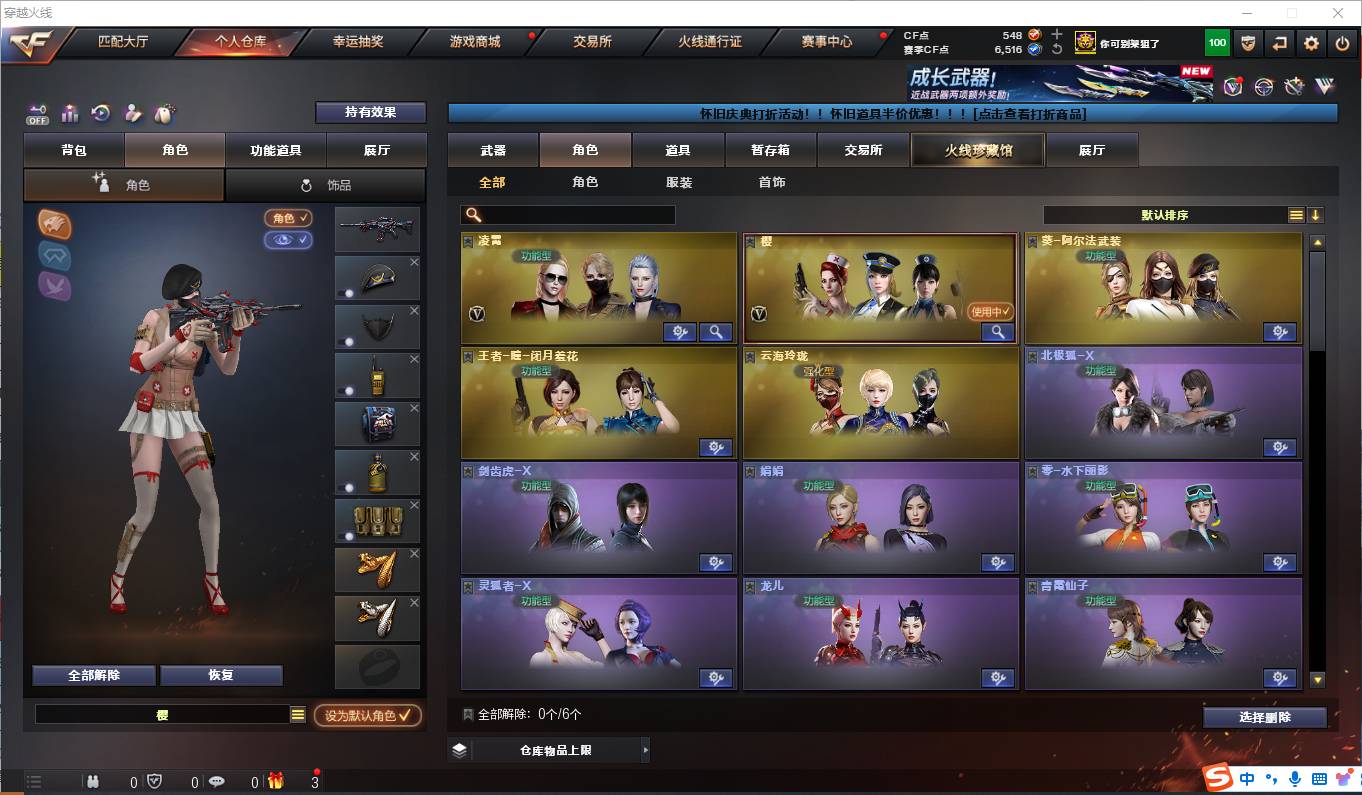Screen dimensions: 1362x795
Task: Open the stats ranking icon above the backpack tabs
Action: coord(70,113)
